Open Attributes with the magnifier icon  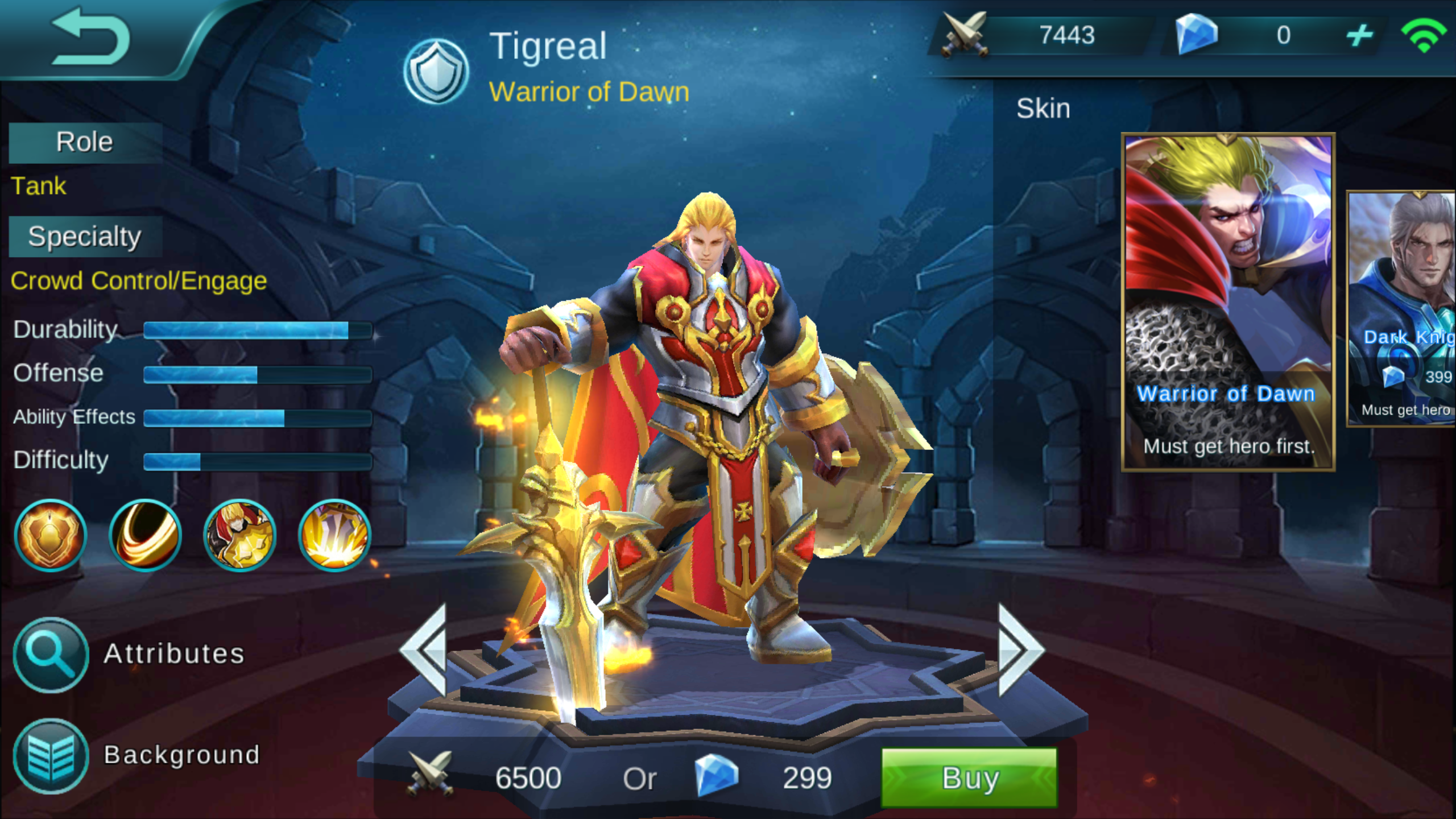point(50,653)
